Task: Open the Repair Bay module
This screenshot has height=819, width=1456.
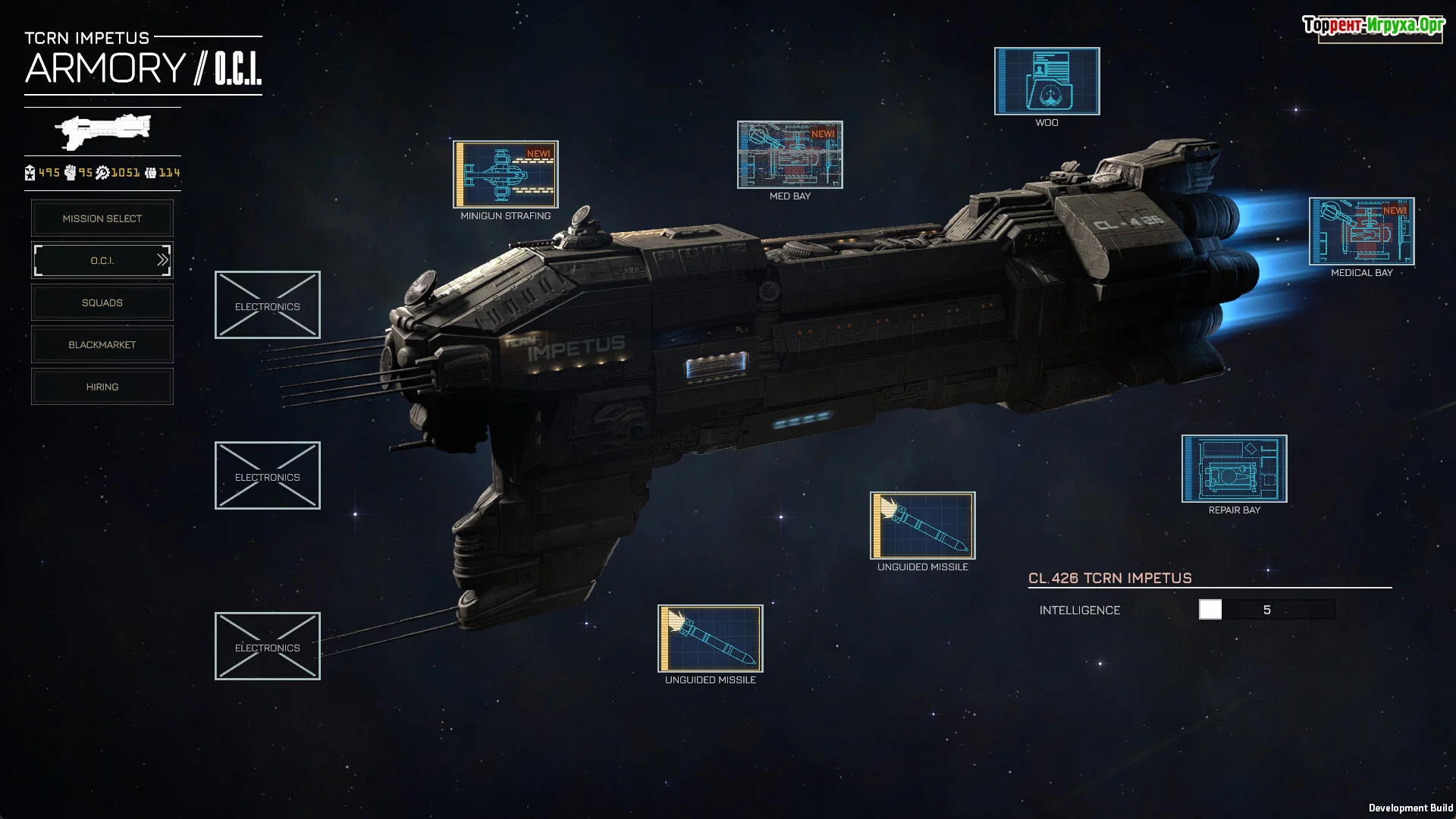Action: [x=1234, y=469]
